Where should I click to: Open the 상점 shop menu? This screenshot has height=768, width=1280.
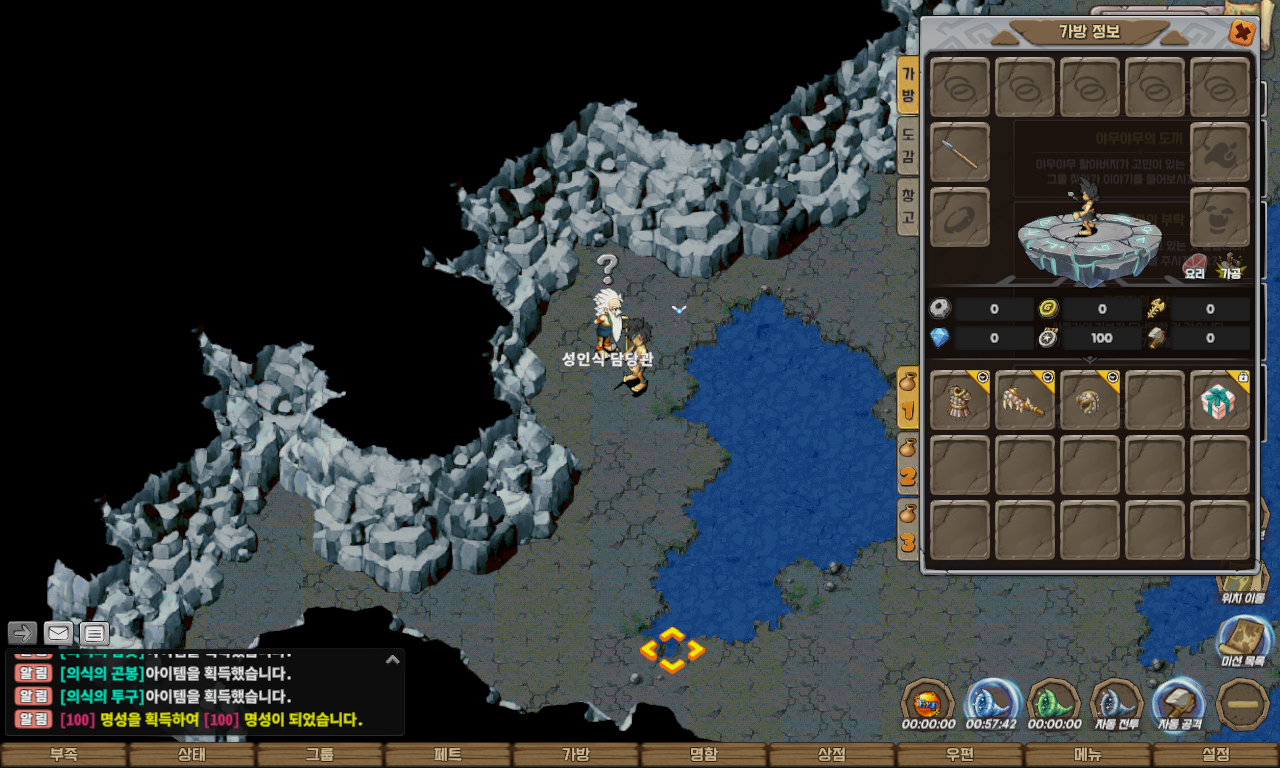tap(832, 755)
